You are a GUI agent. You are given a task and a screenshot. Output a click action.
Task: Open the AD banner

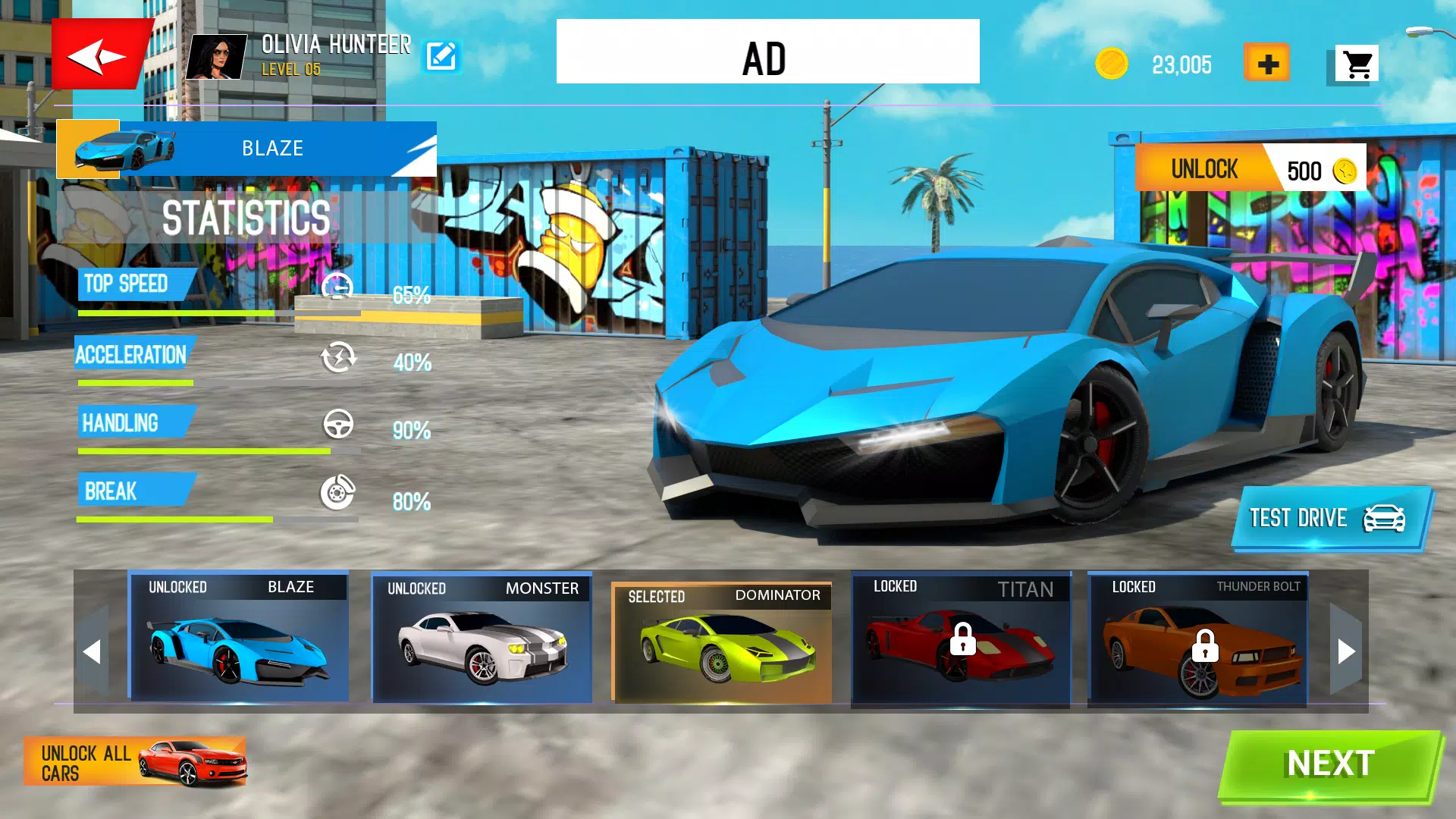tap(767, 52)
